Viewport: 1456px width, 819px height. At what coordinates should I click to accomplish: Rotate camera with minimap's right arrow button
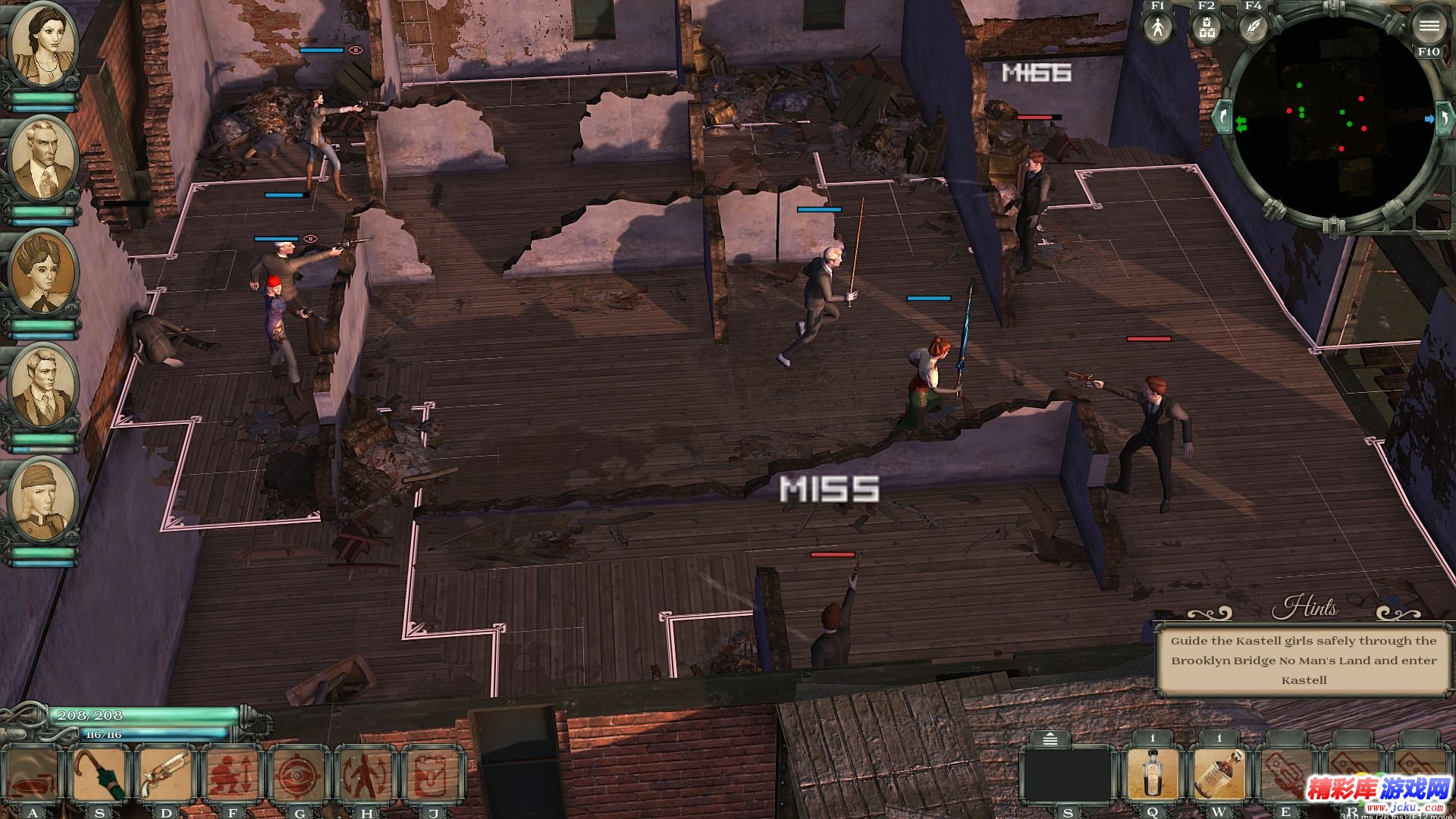tap(1443, 118)
